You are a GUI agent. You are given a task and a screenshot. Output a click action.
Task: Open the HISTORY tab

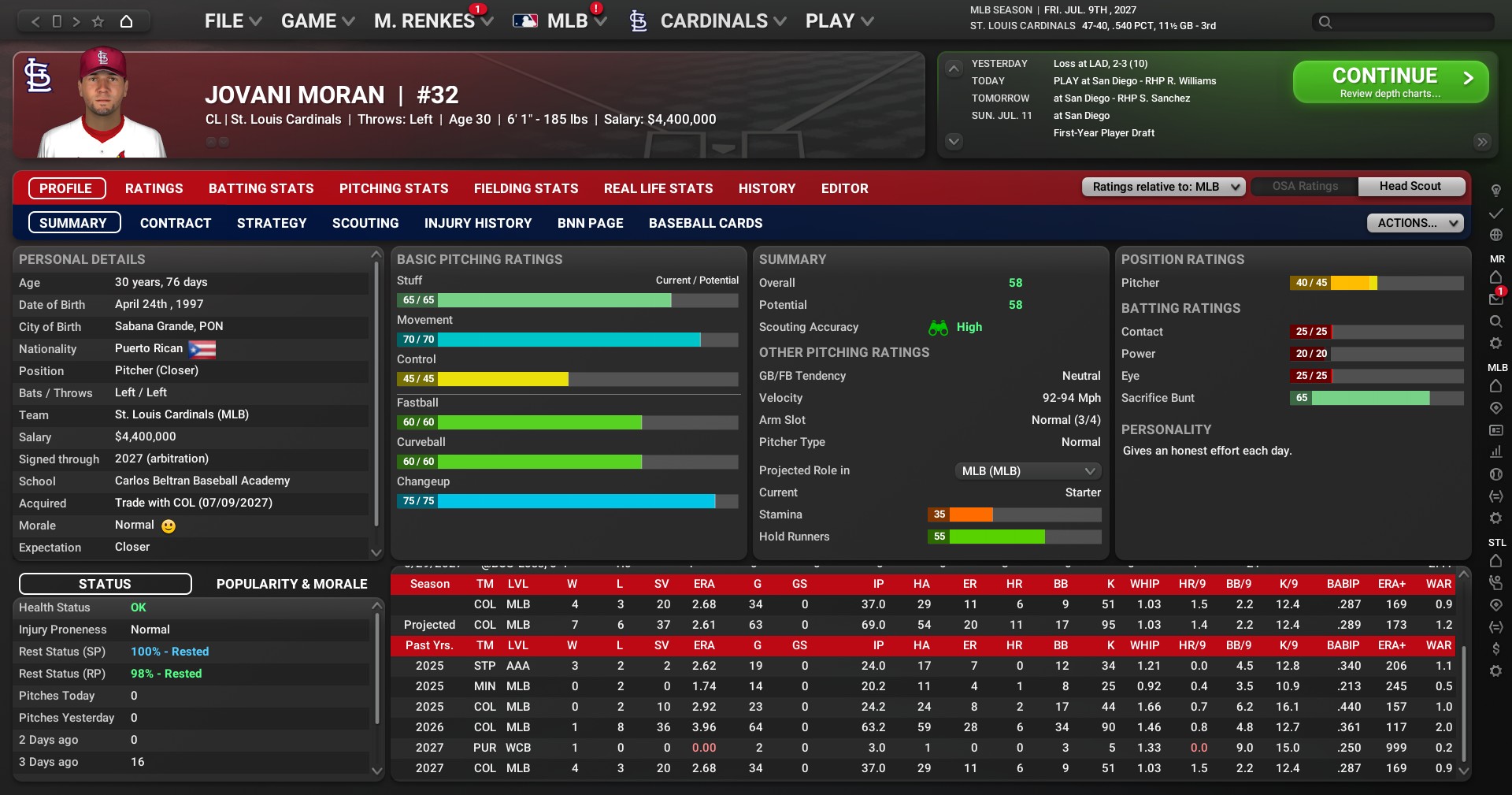pyautogui.click(x=766, y=188)
